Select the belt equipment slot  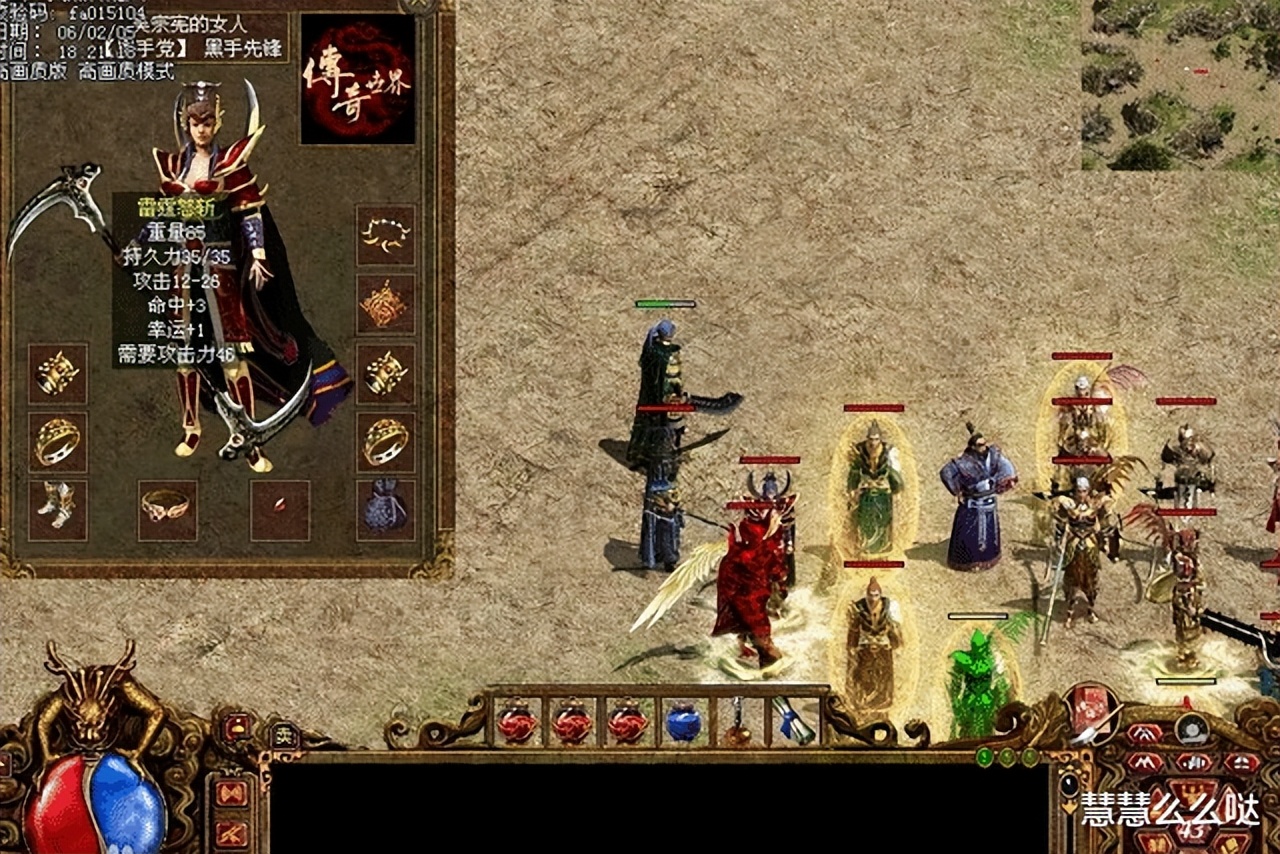pyautogui.click(x=167, y=510)
